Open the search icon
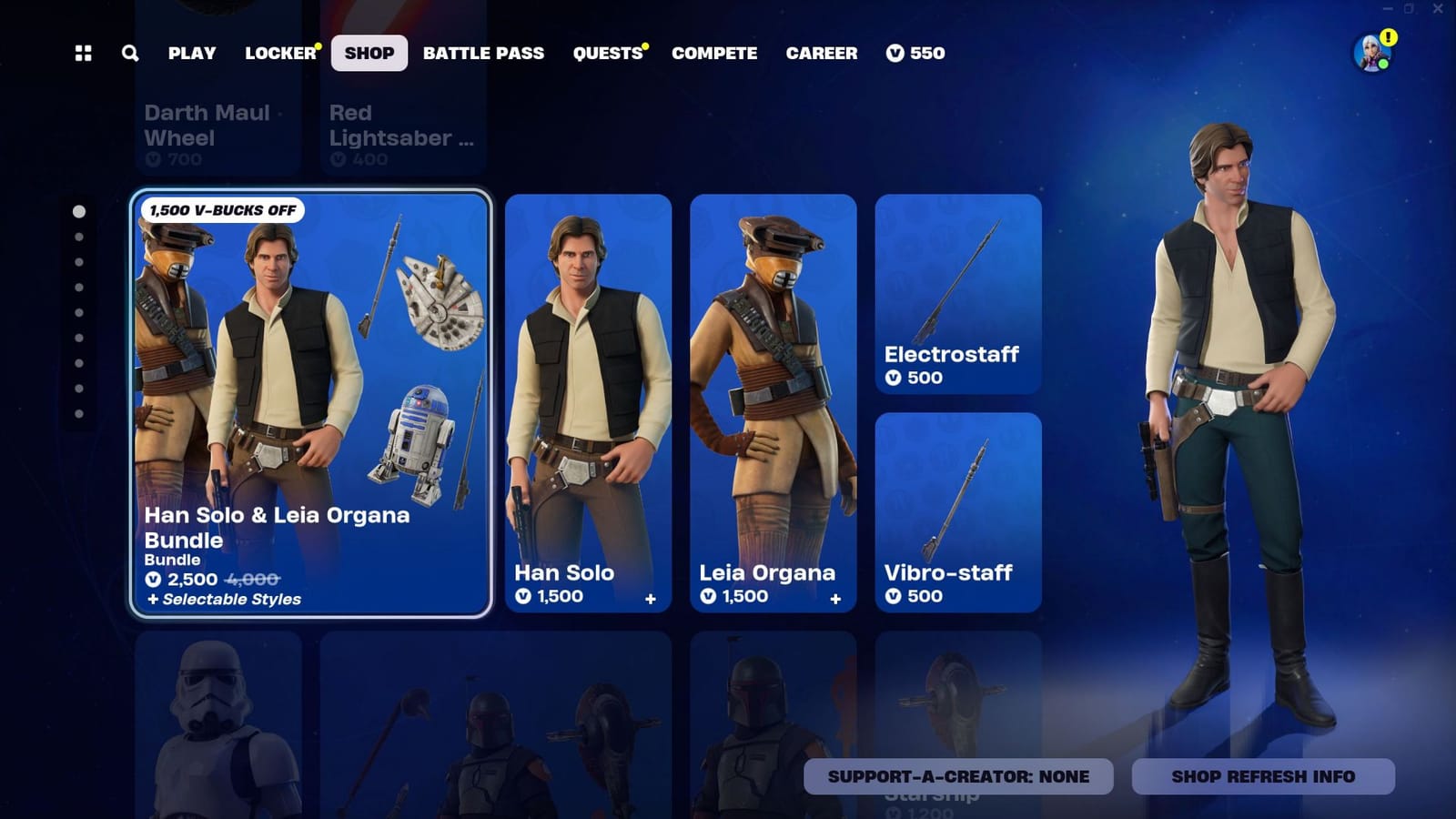This screenshot has width=1456, height=819. pyautogui.click(x=130, y=54)
